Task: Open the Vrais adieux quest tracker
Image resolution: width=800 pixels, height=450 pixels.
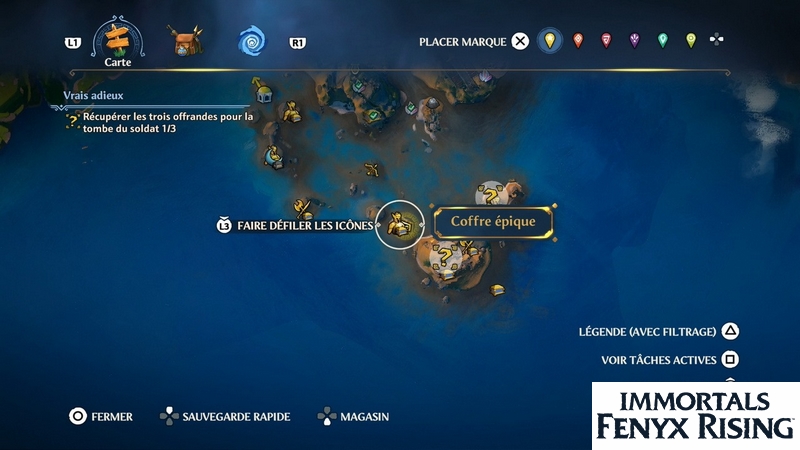Action: coord(92,97)
